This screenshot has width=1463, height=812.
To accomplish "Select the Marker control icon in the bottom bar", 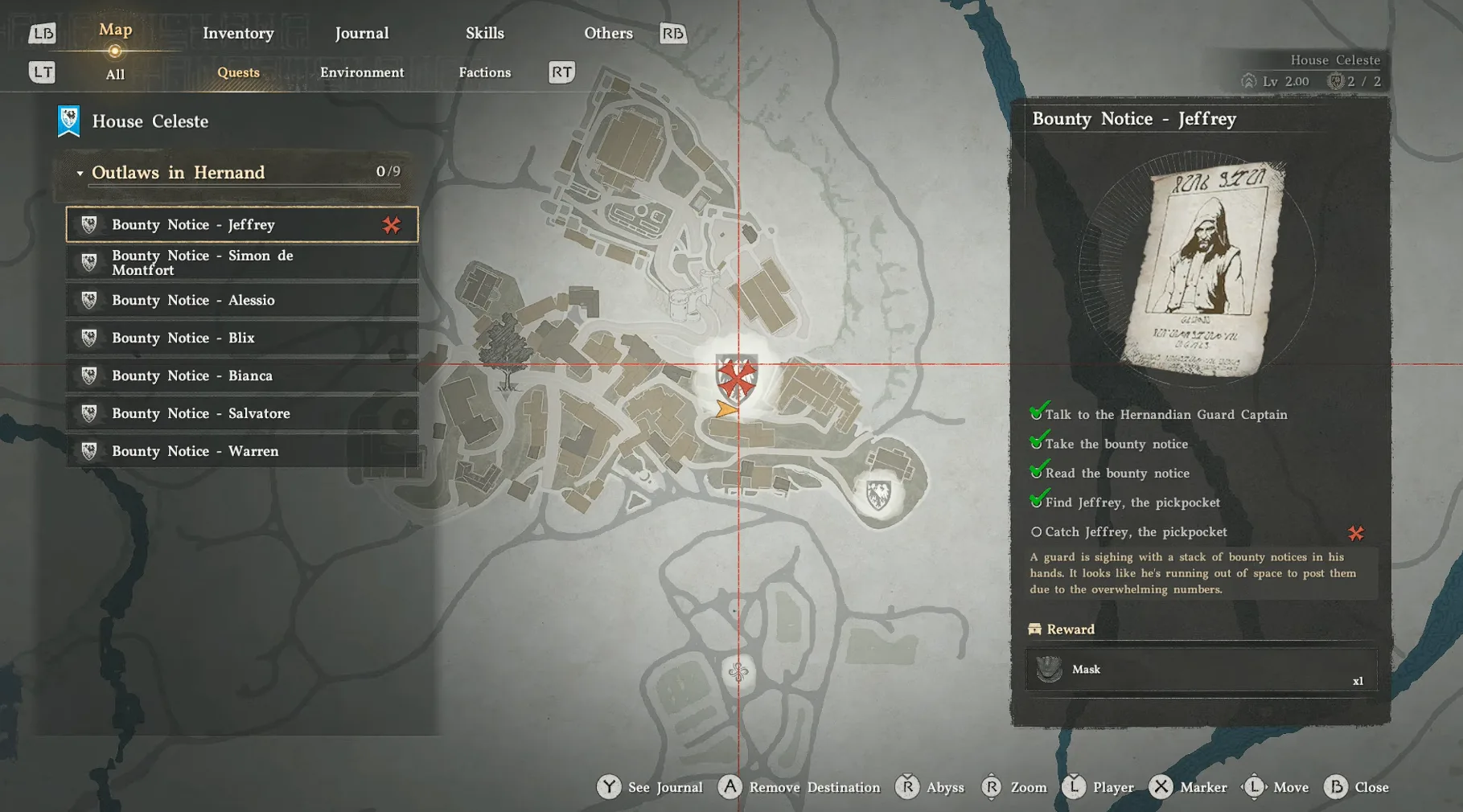I will pos(1161,787).
